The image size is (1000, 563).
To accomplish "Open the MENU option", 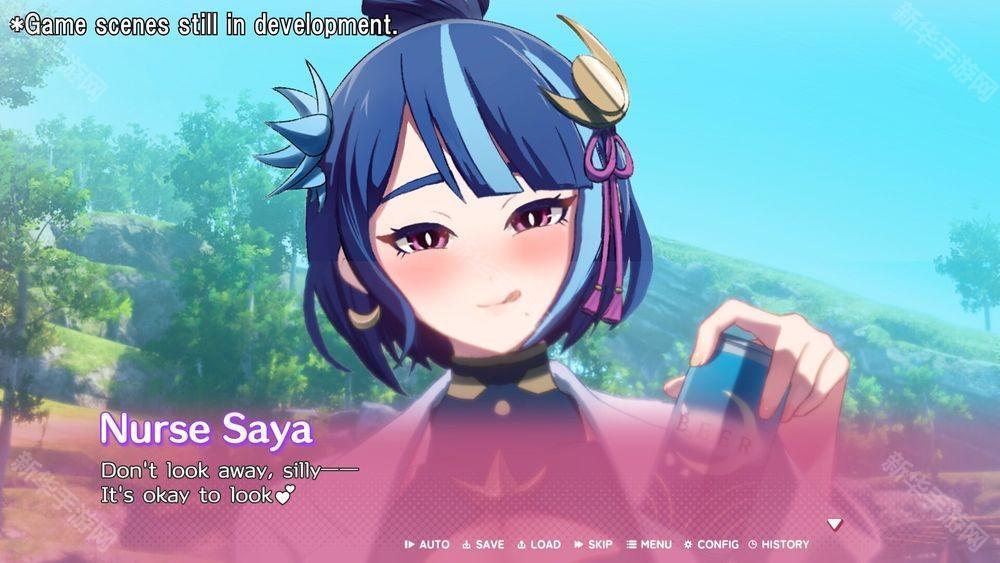I will [650, 544].
